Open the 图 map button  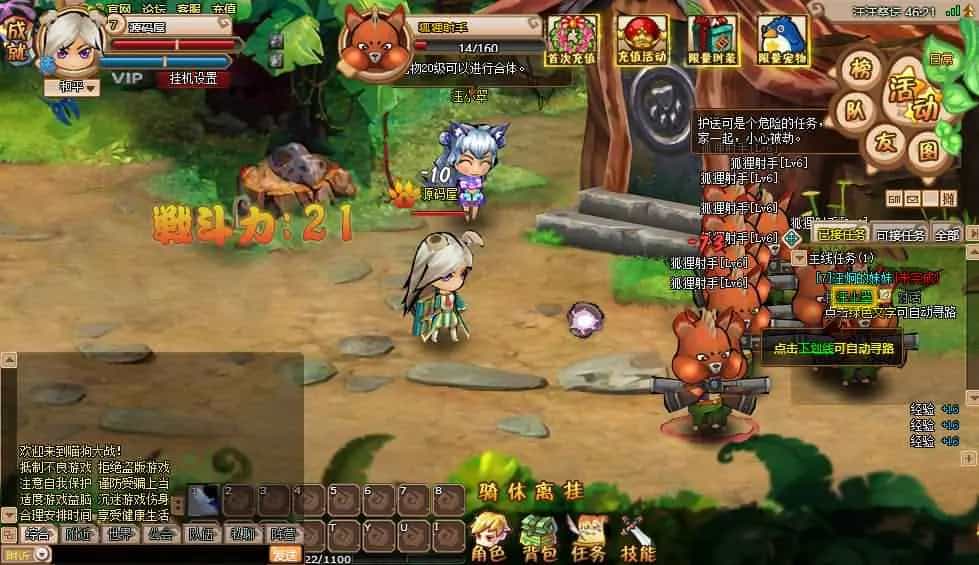pyautogui.click(x=929, y=152)
